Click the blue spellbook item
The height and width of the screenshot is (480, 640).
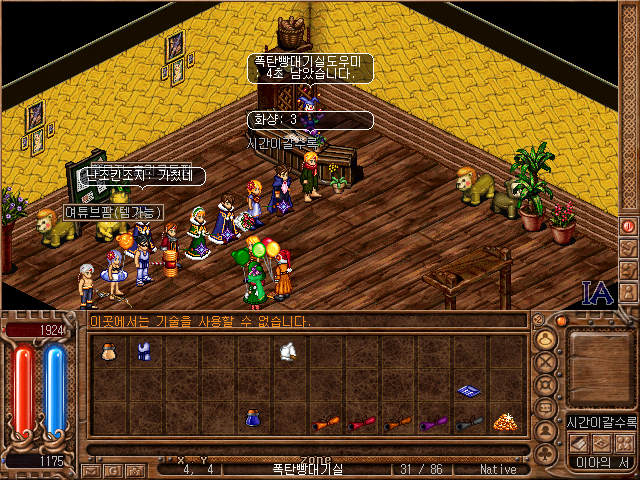click(x=468, y=390)
